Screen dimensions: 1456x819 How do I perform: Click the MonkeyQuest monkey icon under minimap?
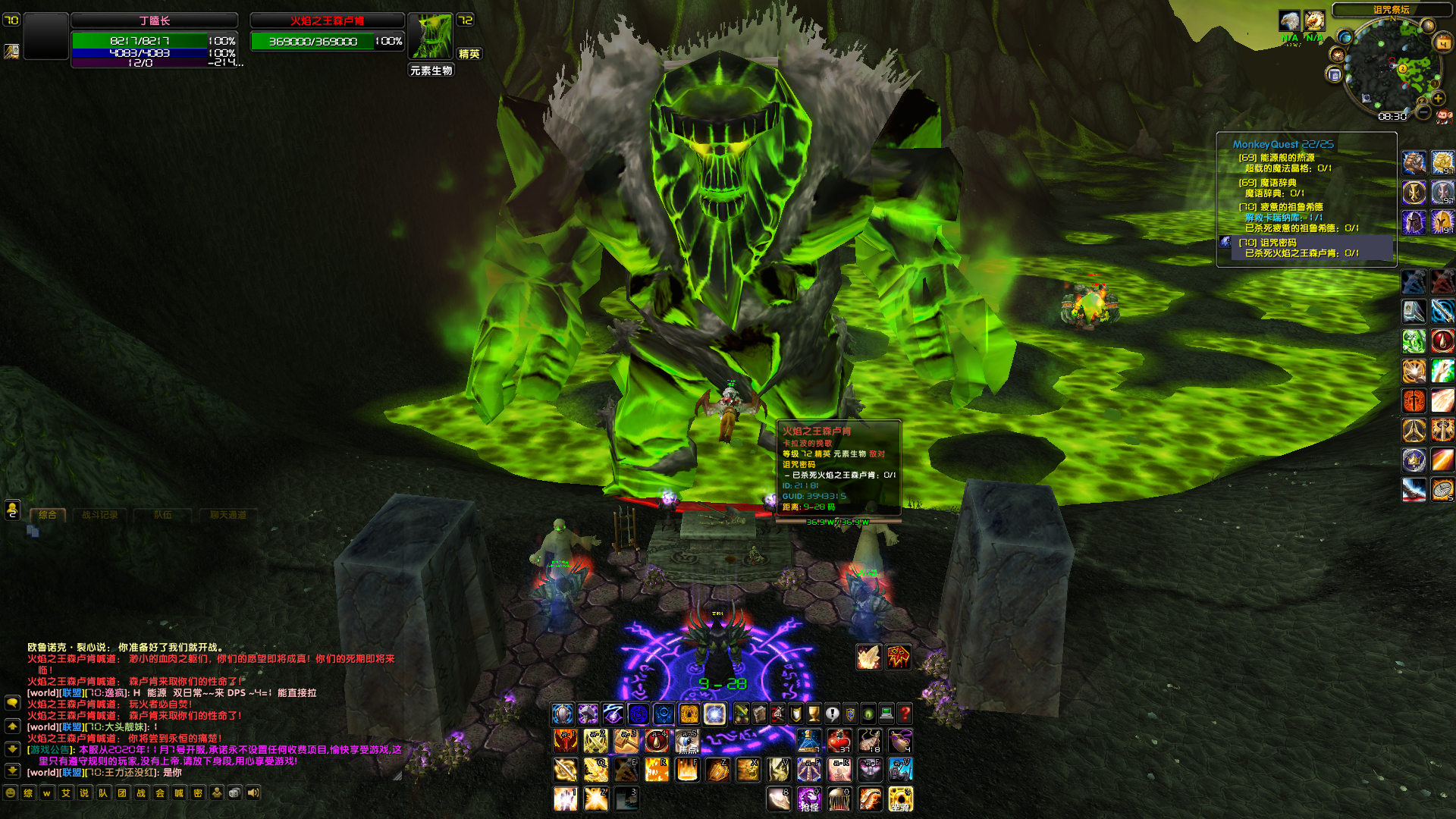tap(1444, 116)
